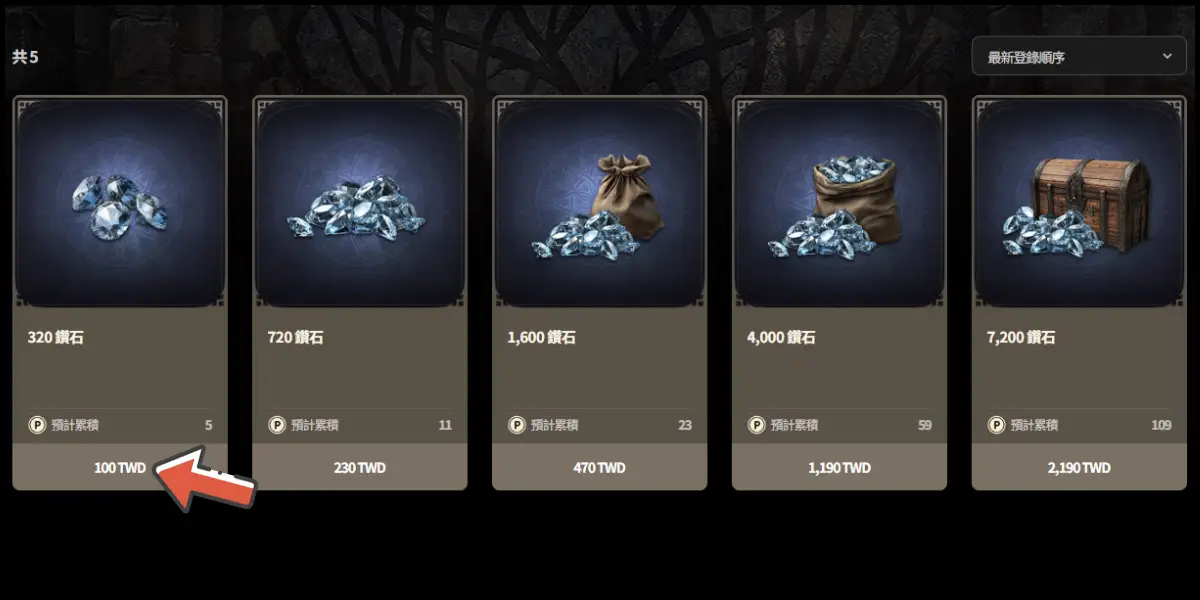Select the 4,000 diamonds sack thumbnail

(x=840, y=203)
